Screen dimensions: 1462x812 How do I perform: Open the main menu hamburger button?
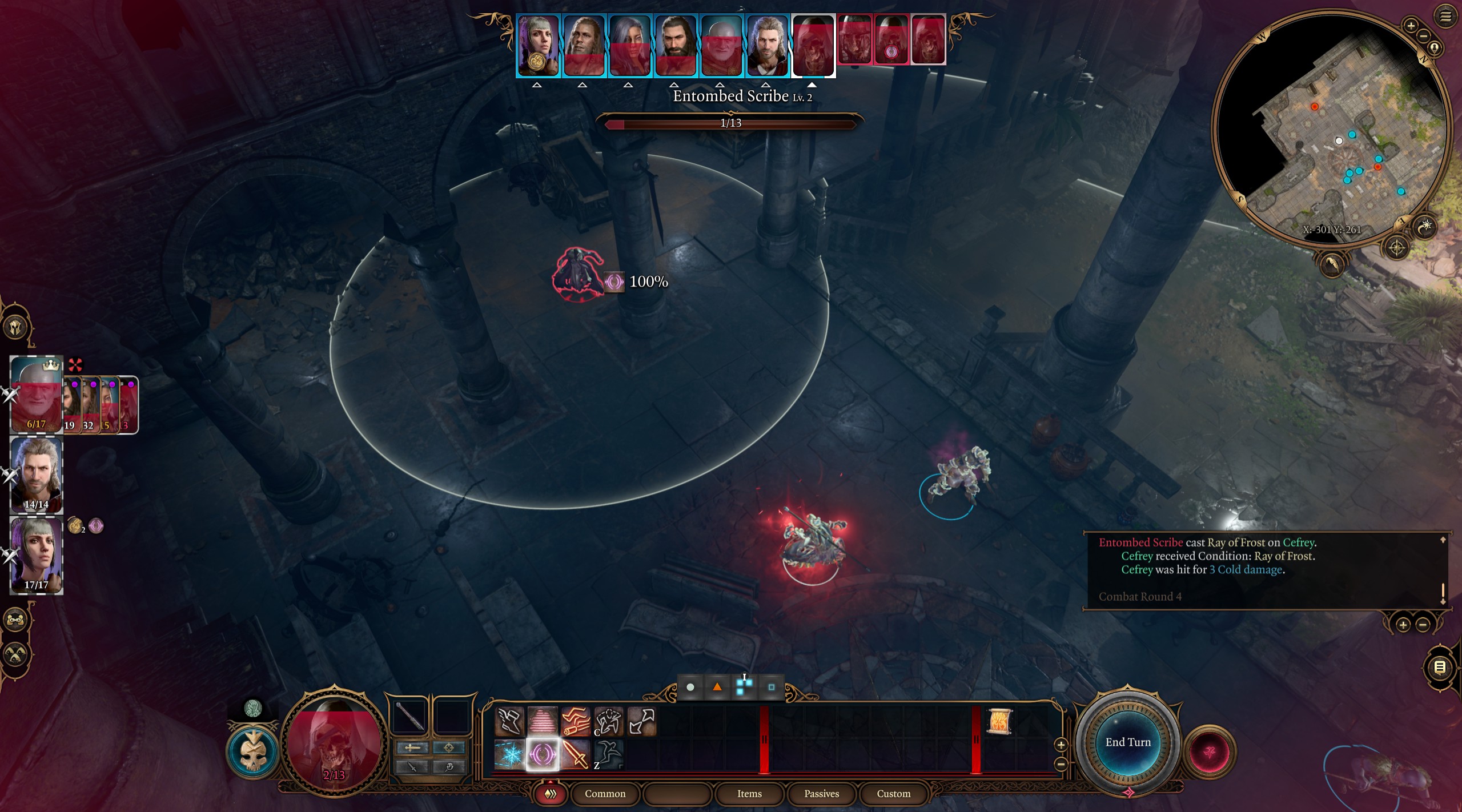(1445, 17)
